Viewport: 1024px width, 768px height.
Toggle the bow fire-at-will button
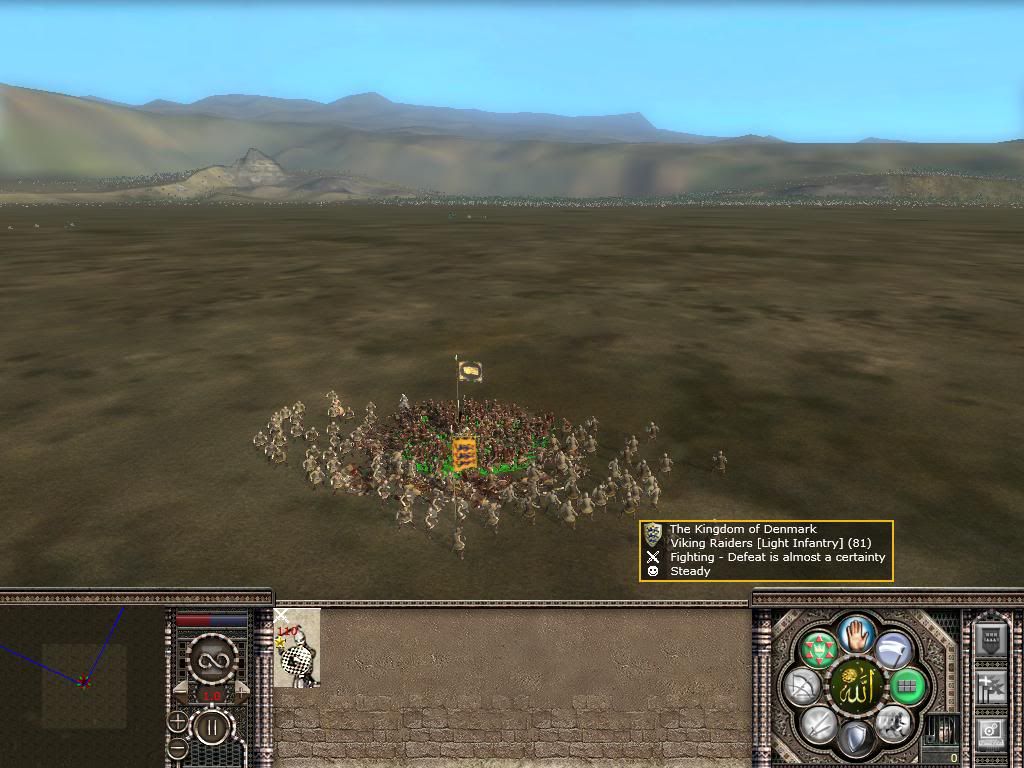(803, 687)
